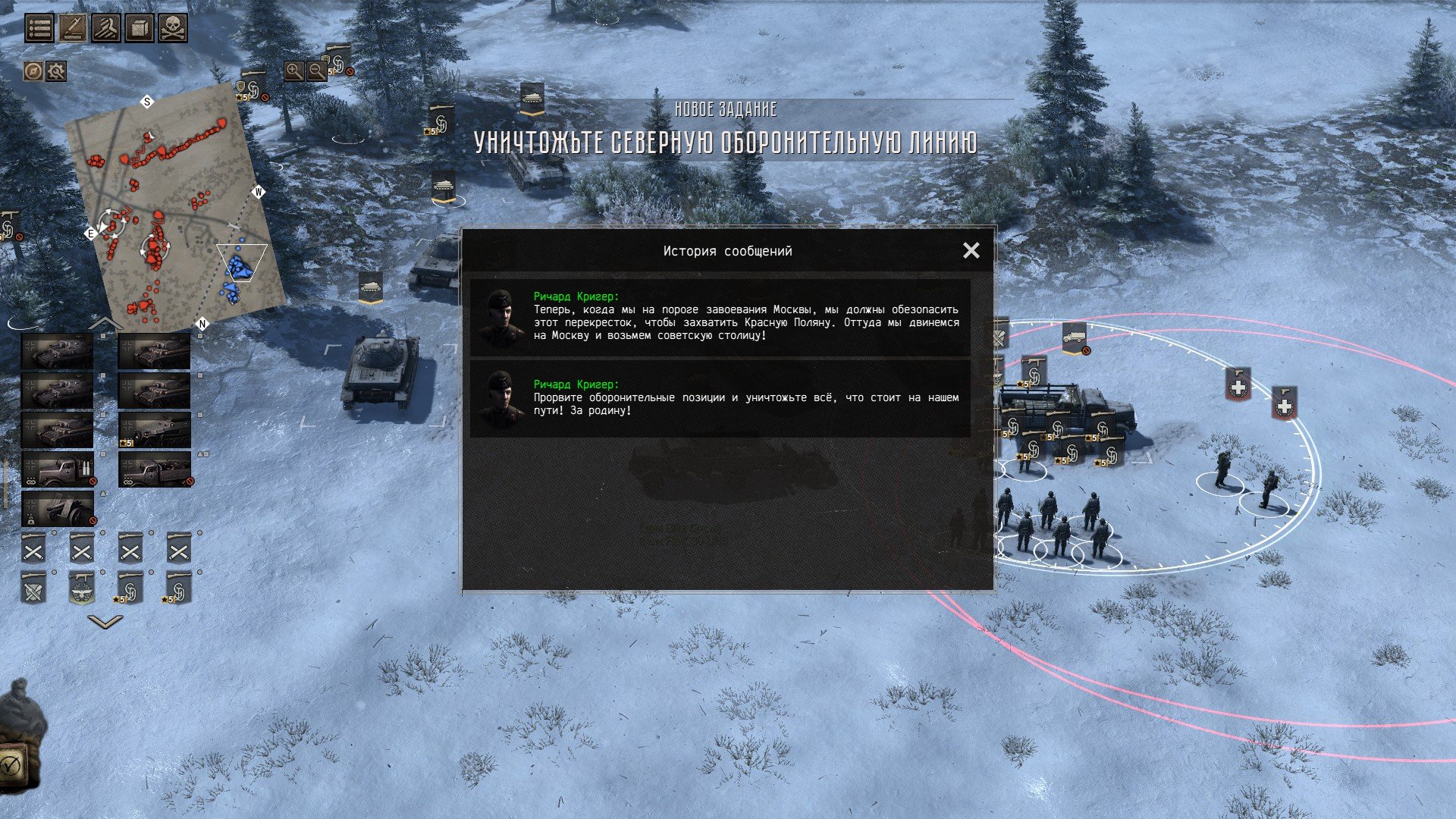Screen dimensions: 1456x819
Task: Open the box-shaped icon in top toolbar
Action: tap(140, 28)
